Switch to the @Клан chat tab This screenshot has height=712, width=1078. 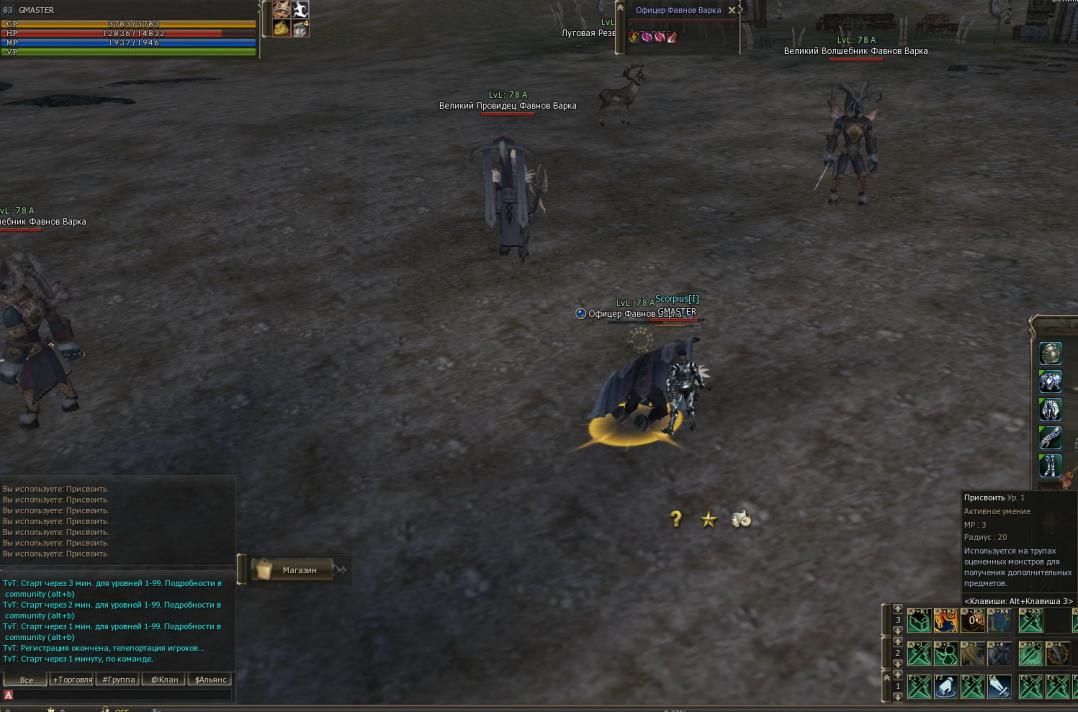point(164,680)
